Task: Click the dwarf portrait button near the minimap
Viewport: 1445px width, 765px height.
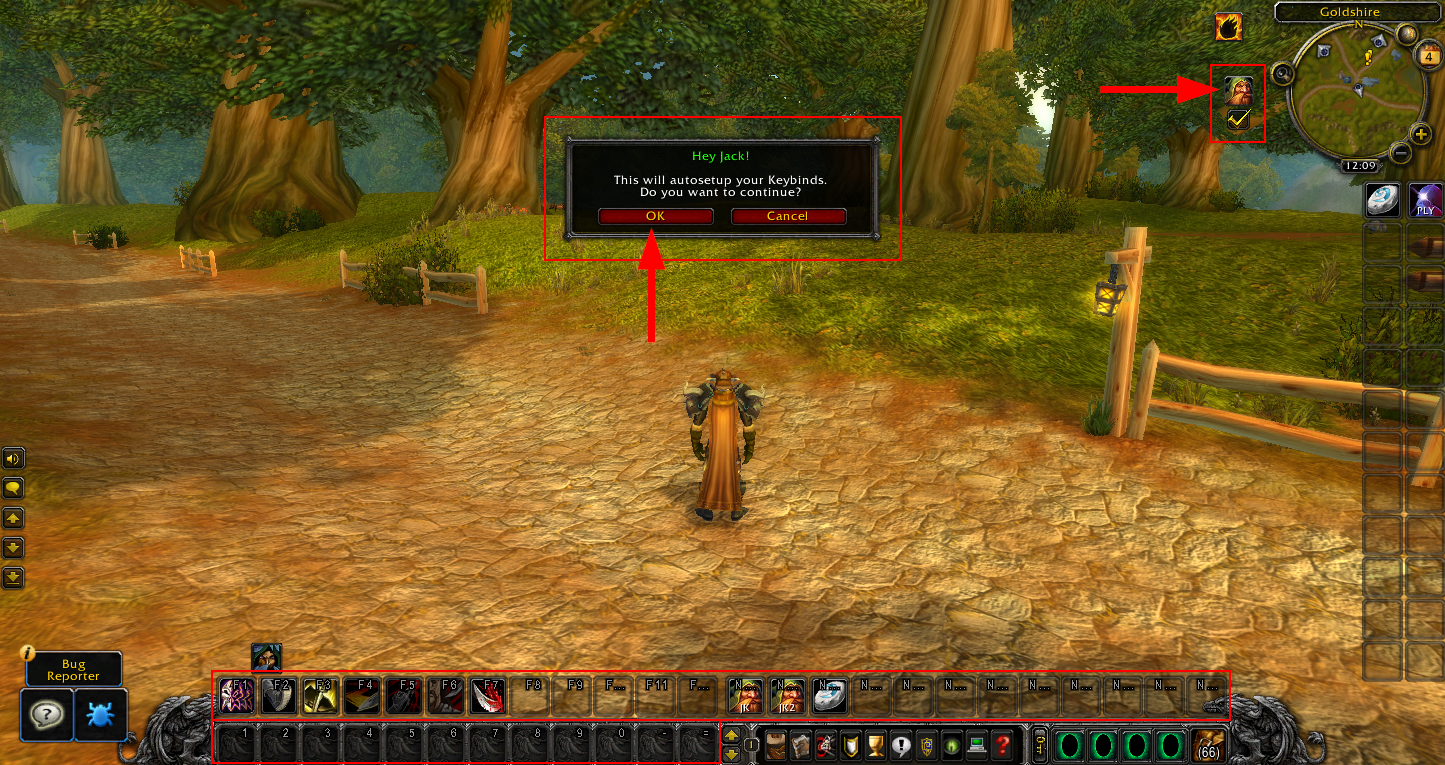Action: click(x=1239, y=89)
